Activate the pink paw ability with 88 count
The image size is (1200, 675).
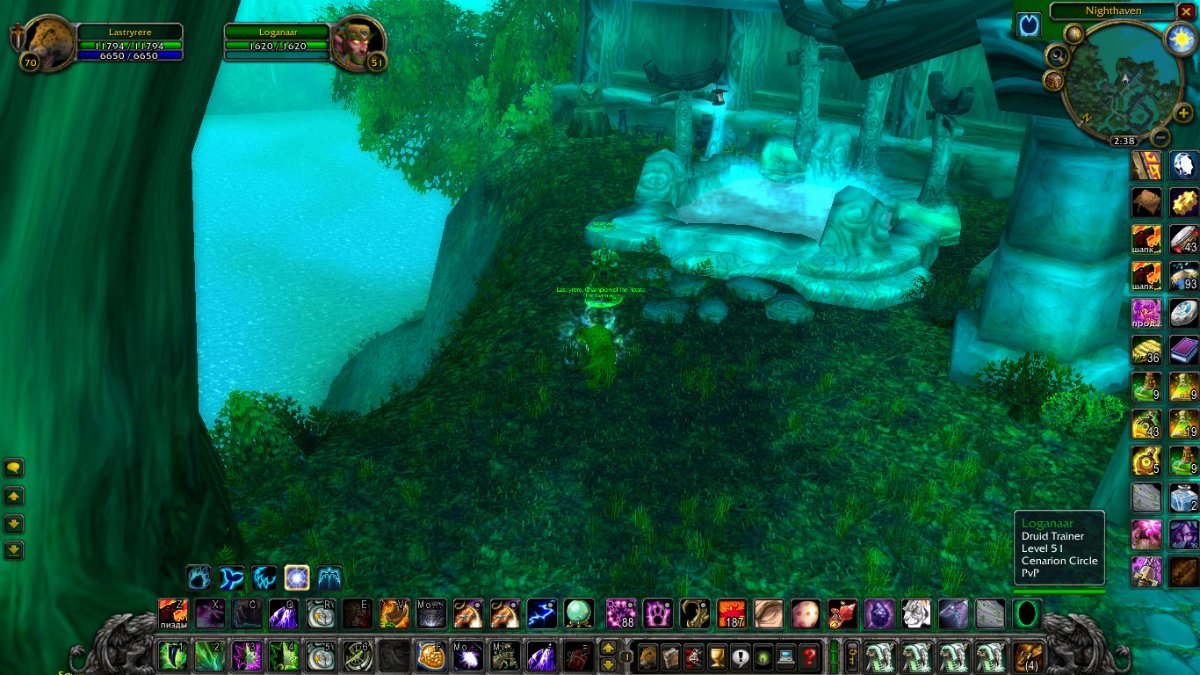click(621, 613)
